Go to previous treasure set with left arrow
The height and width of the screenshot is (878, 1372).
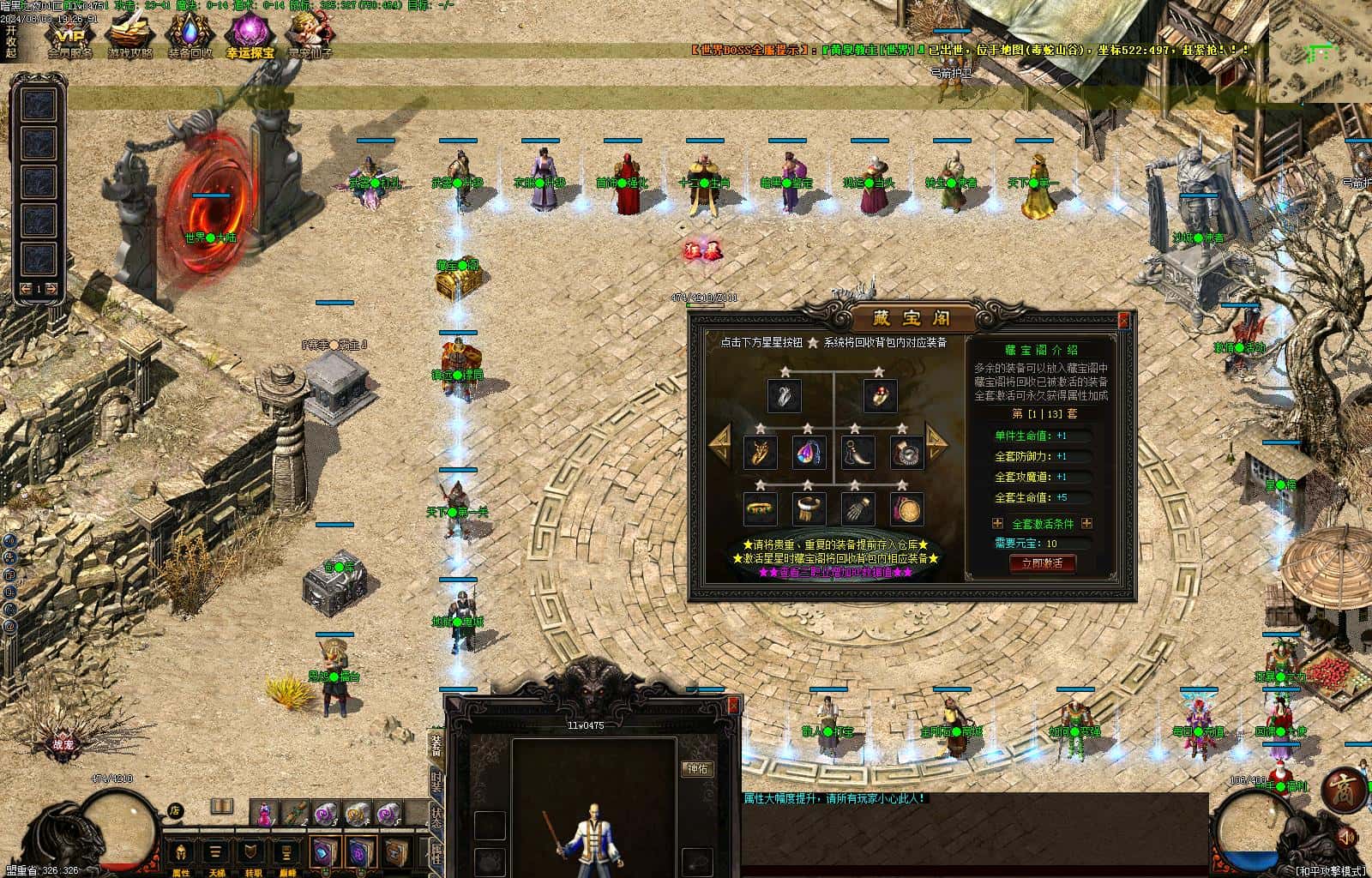coord(719,443)
